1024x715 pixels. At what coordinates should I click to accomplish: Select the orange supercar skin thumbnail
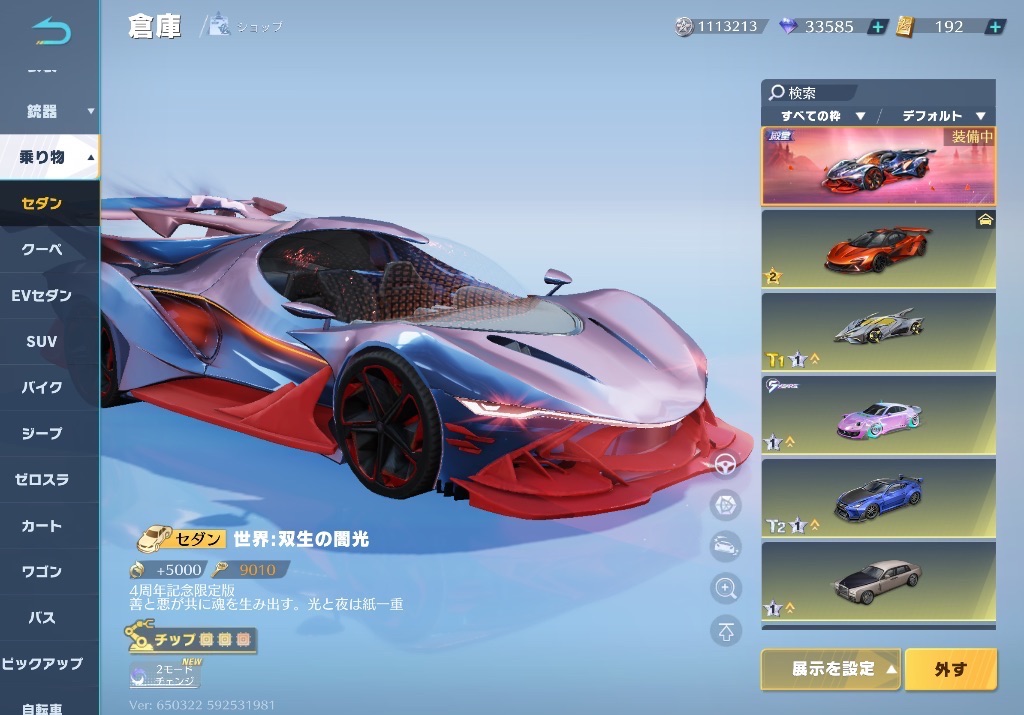[878, 248]
